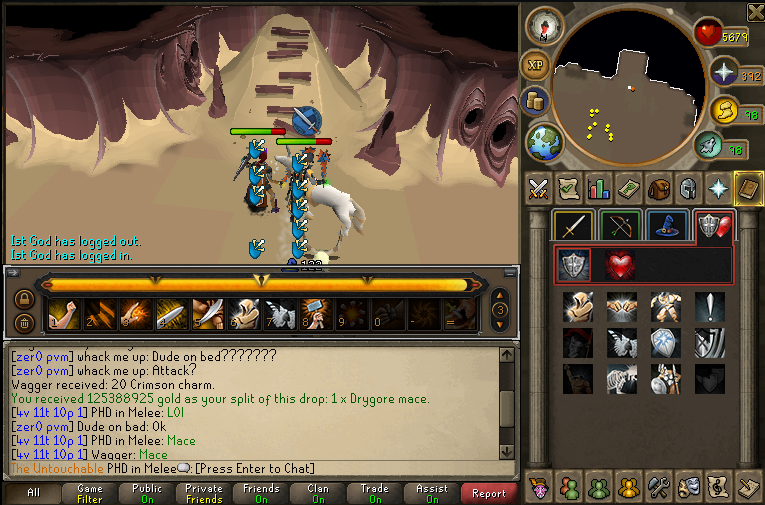Report a player with the Report button
765x505 pixels.
pyautogui.click(x=489, y=493)
